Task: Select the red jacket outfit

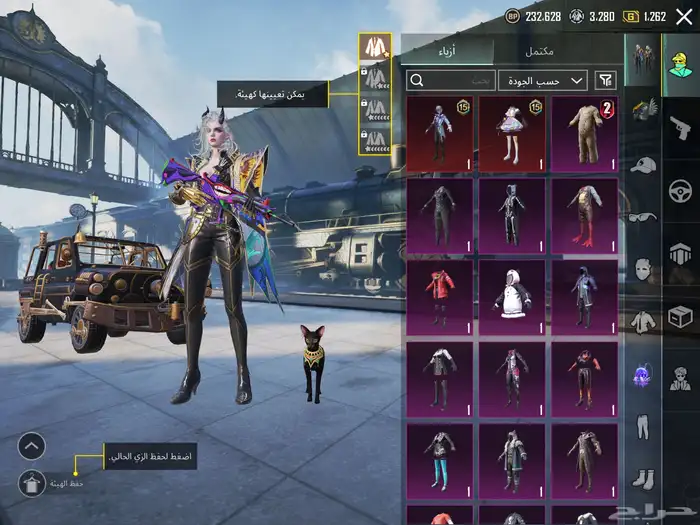Action: (440, 297)
